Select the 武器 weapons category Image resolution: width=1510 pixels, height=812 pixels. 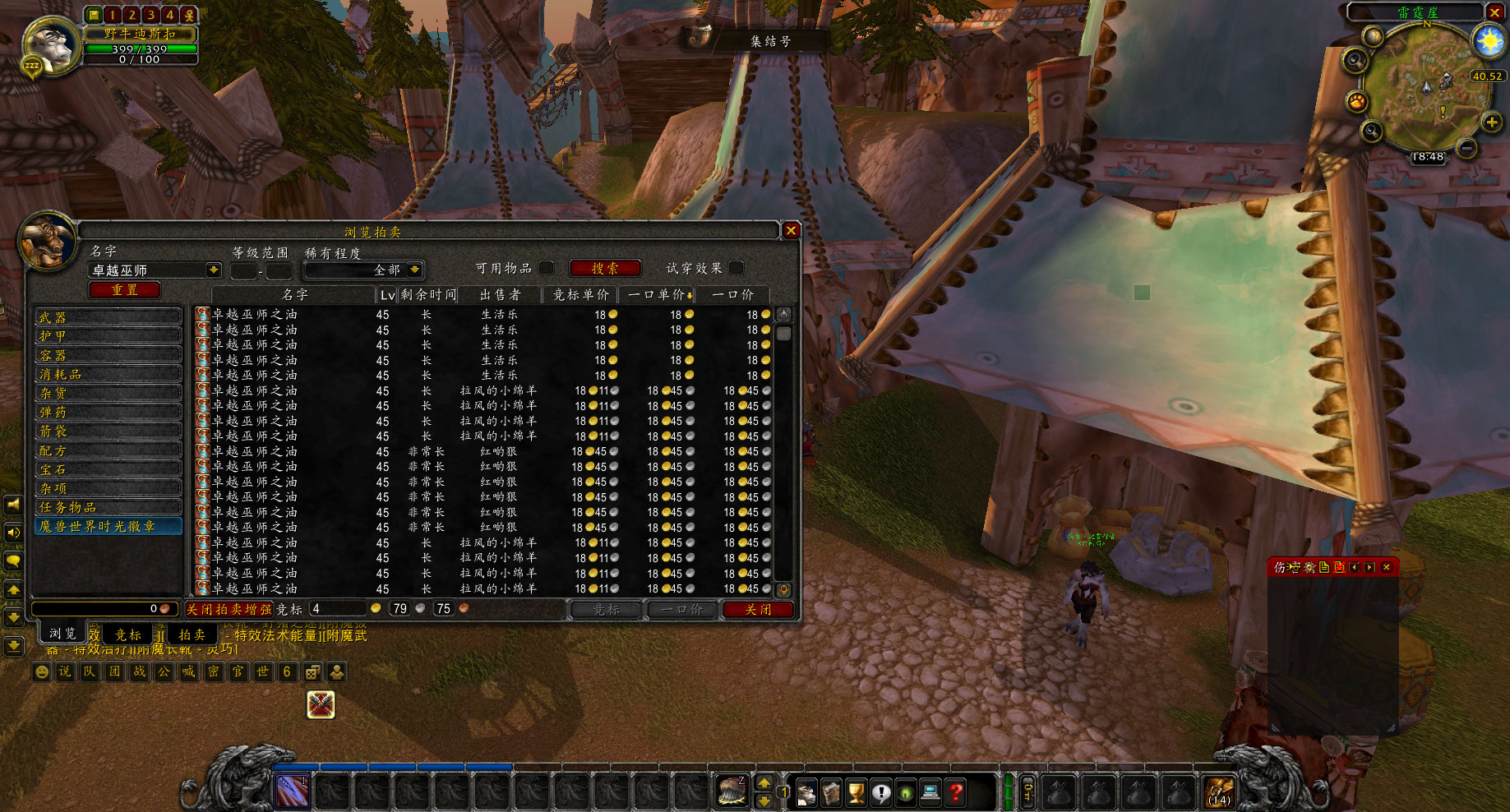[108, 317]
